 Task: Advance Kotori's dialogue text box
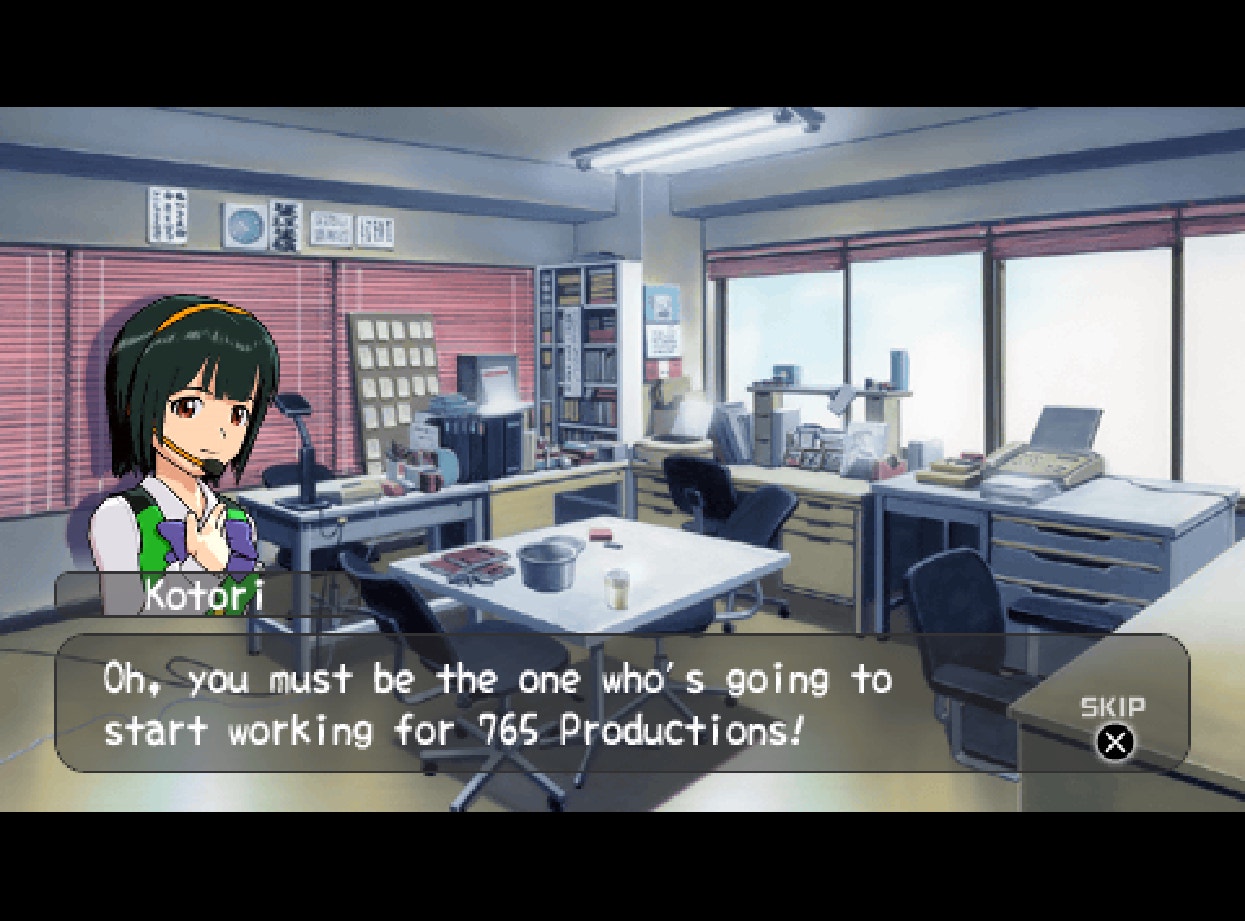pyautogui.click(x=560, y=704)
